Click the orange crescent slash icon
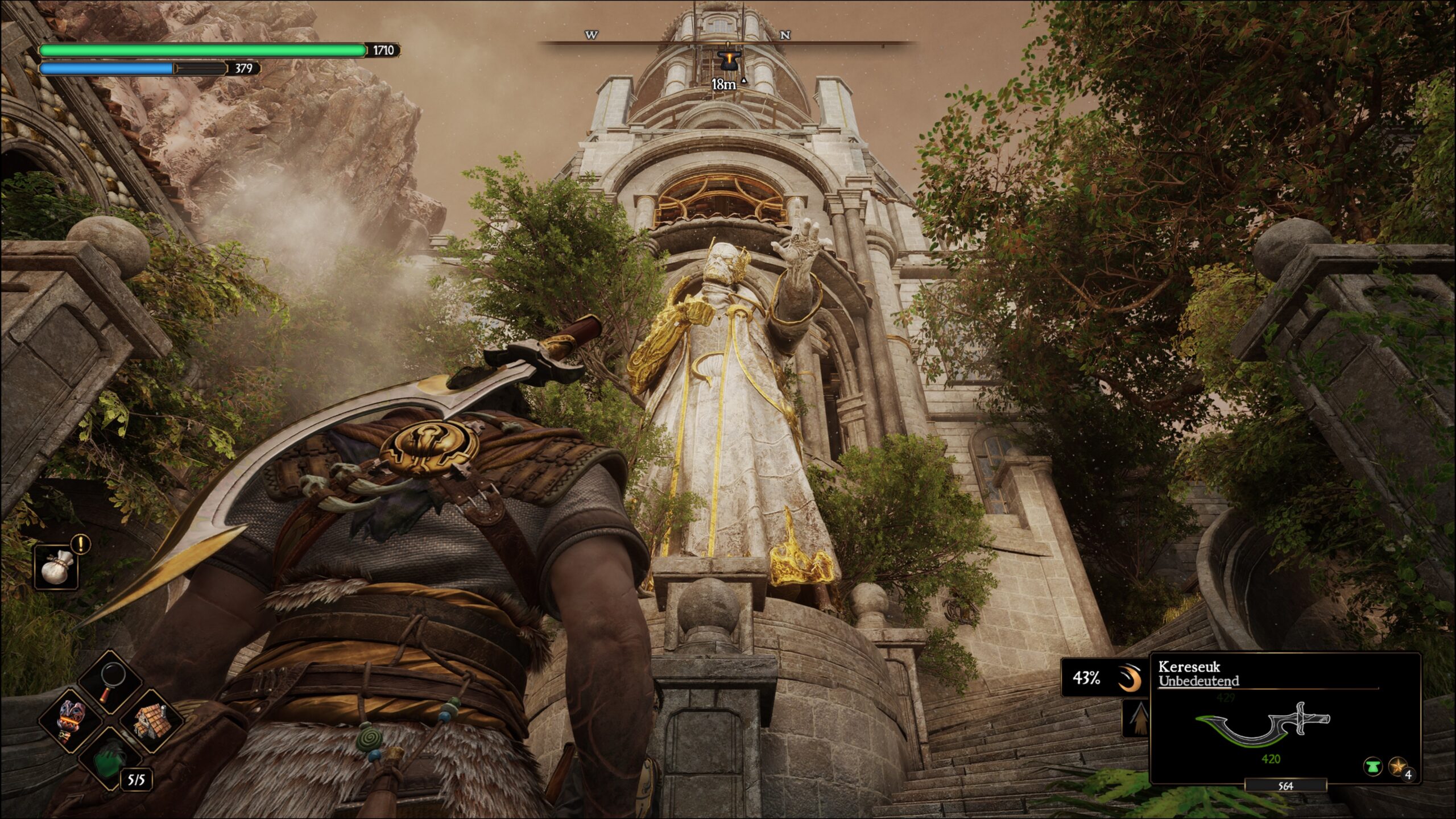1456x819 pixels. [x=1130, y=679]
